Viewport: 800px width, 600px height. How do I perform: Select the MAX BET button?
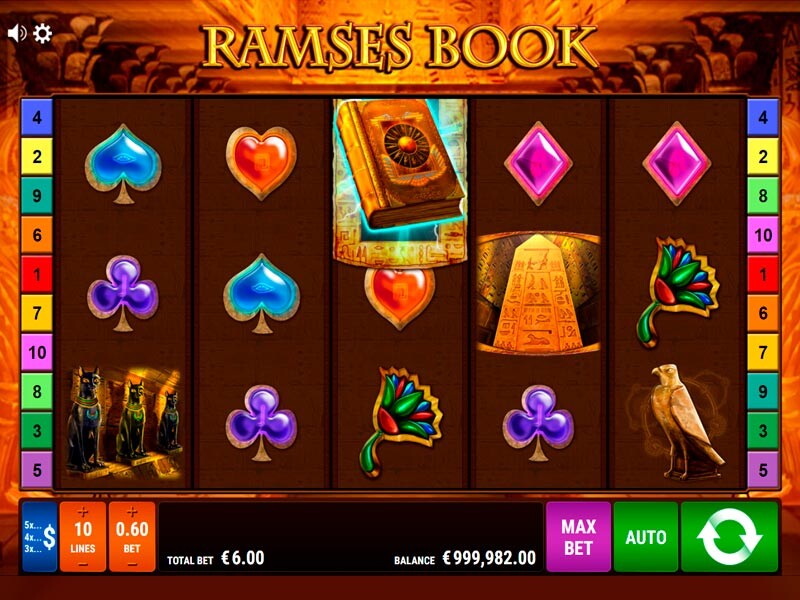tap(578, 537)
